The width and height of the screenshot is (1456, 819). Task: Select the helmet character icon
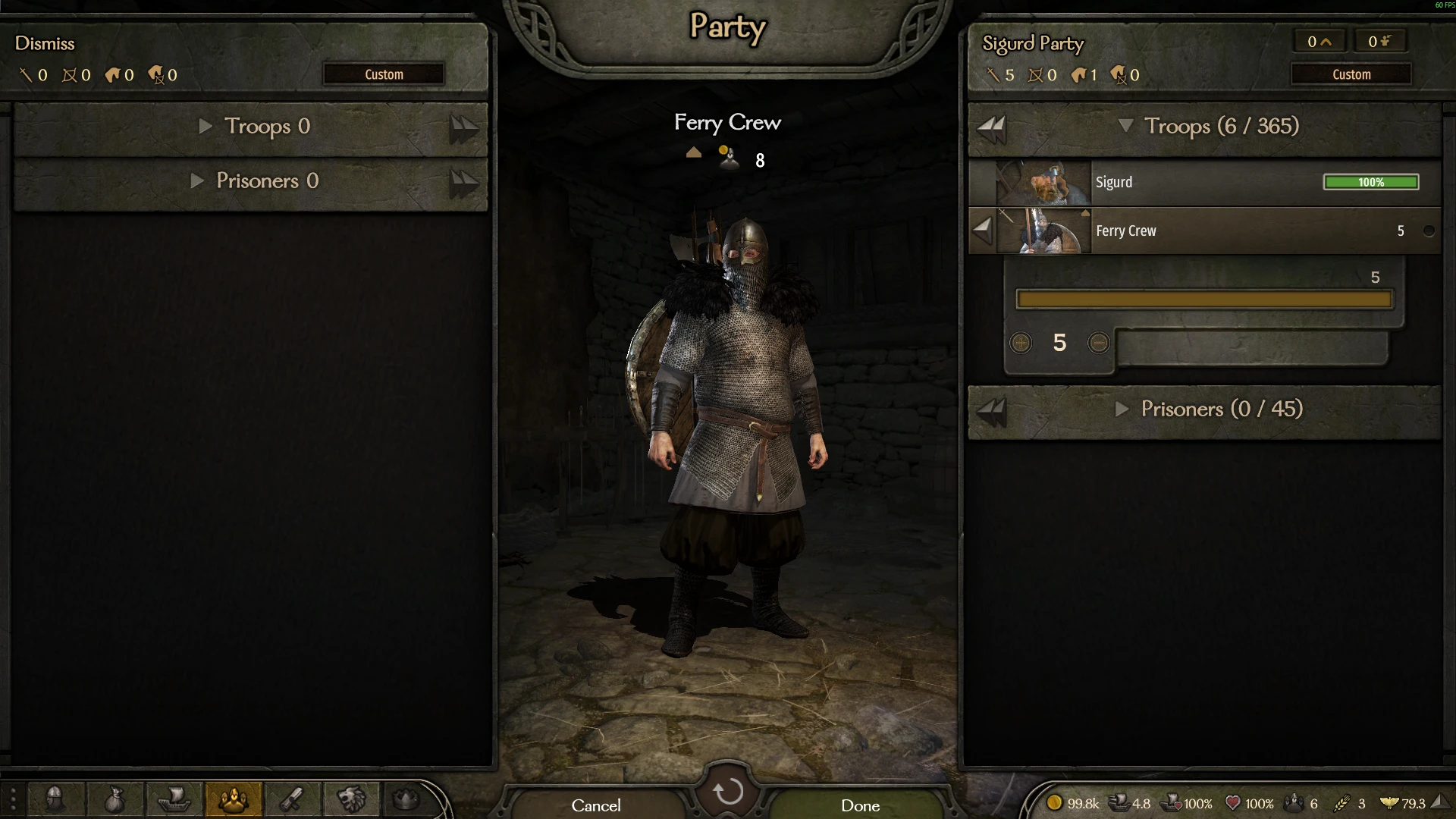pos(57,800)
